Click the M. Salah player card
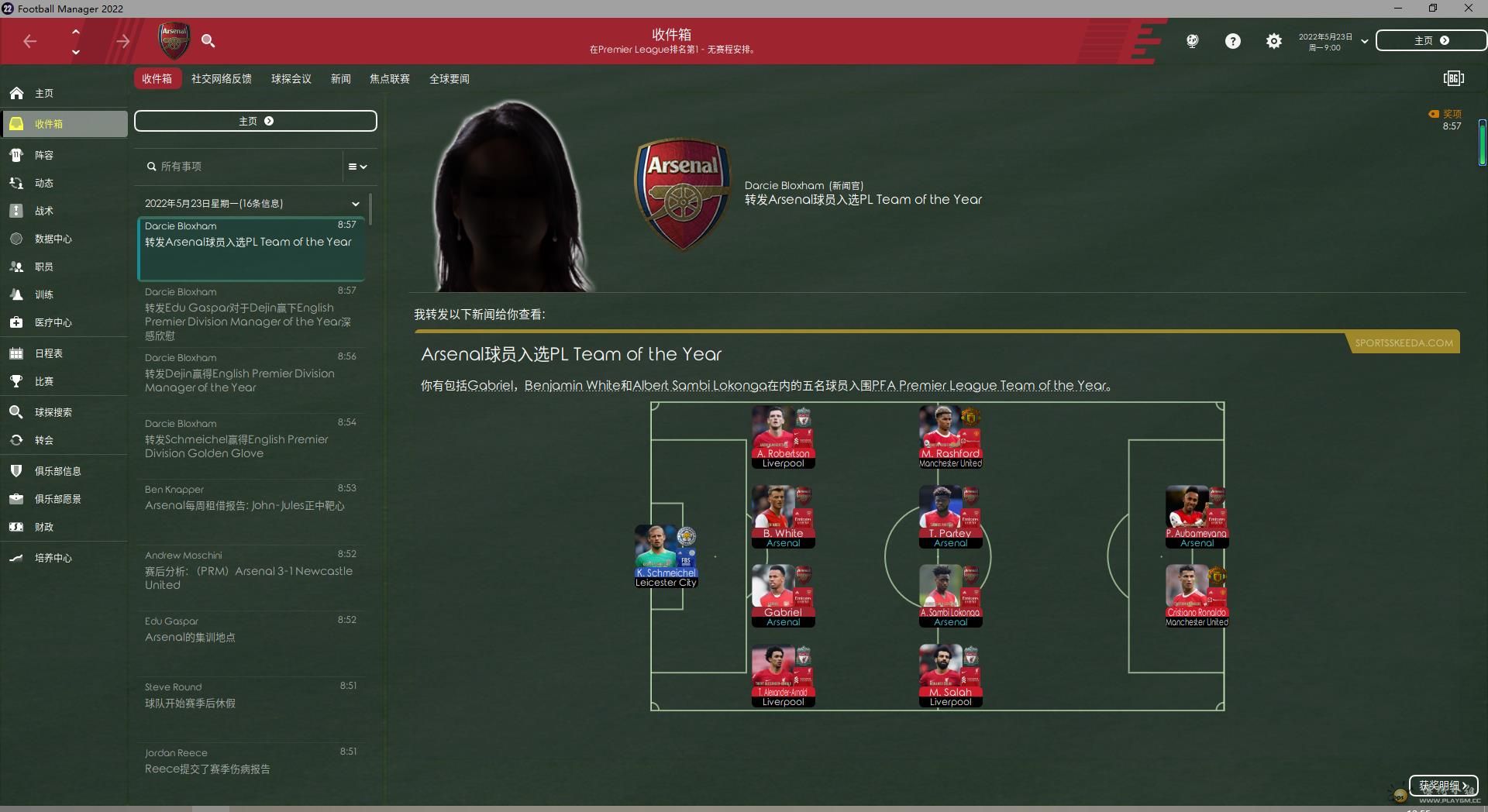This screenshot has height=812, width=1488. tap(950, 675)
